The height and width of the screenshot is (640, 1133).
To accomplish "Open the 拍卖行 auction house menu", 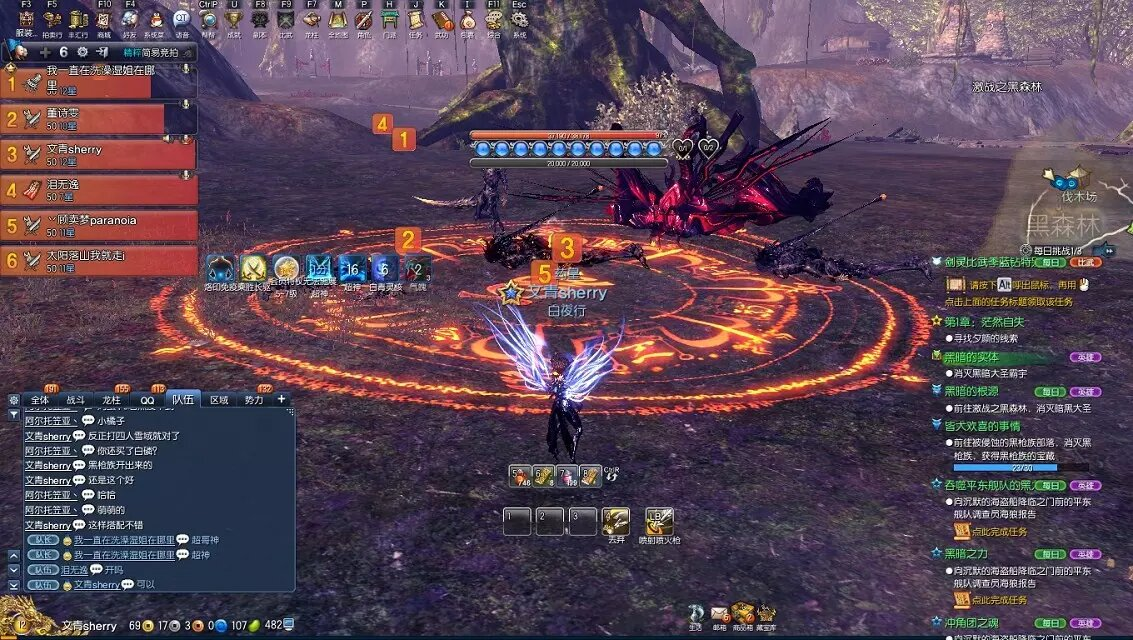I will coord(52,21).
